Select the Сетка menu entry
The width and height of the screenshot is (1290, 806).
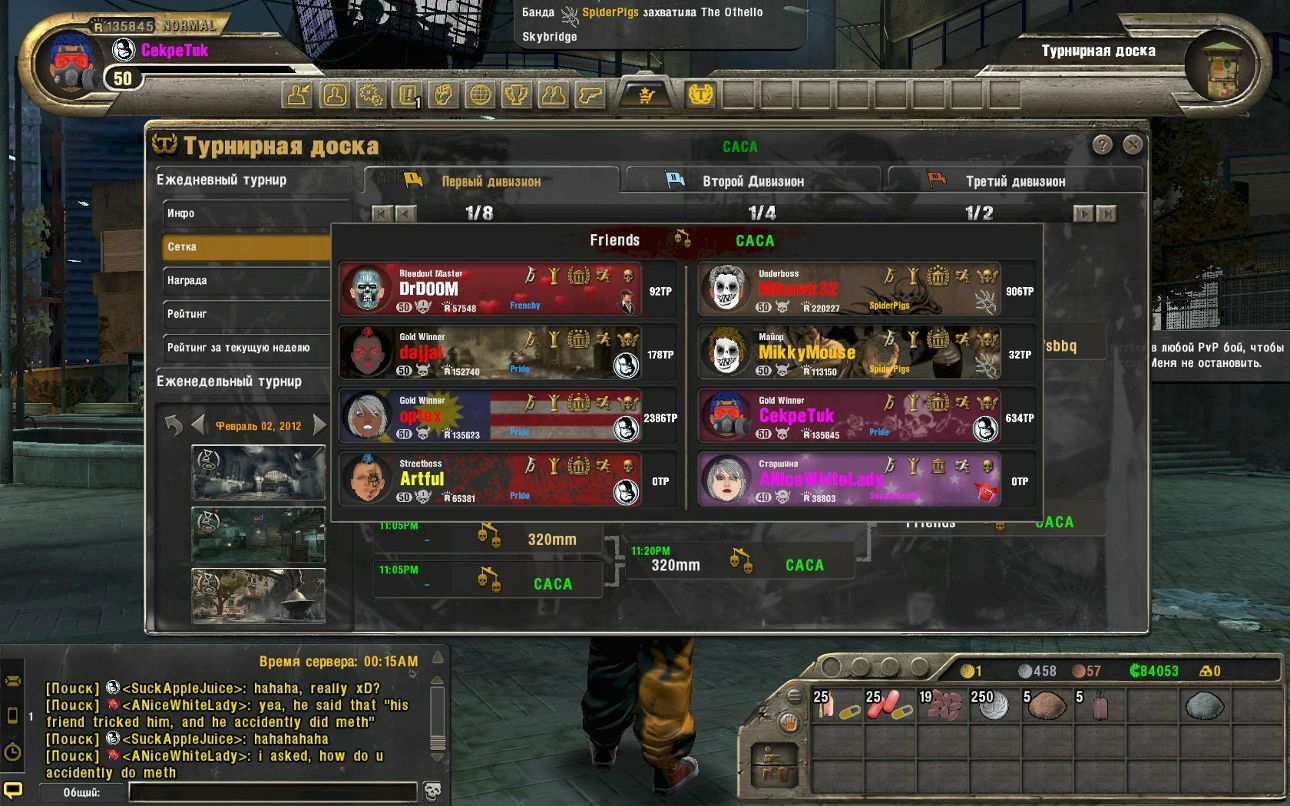(247, 247)
